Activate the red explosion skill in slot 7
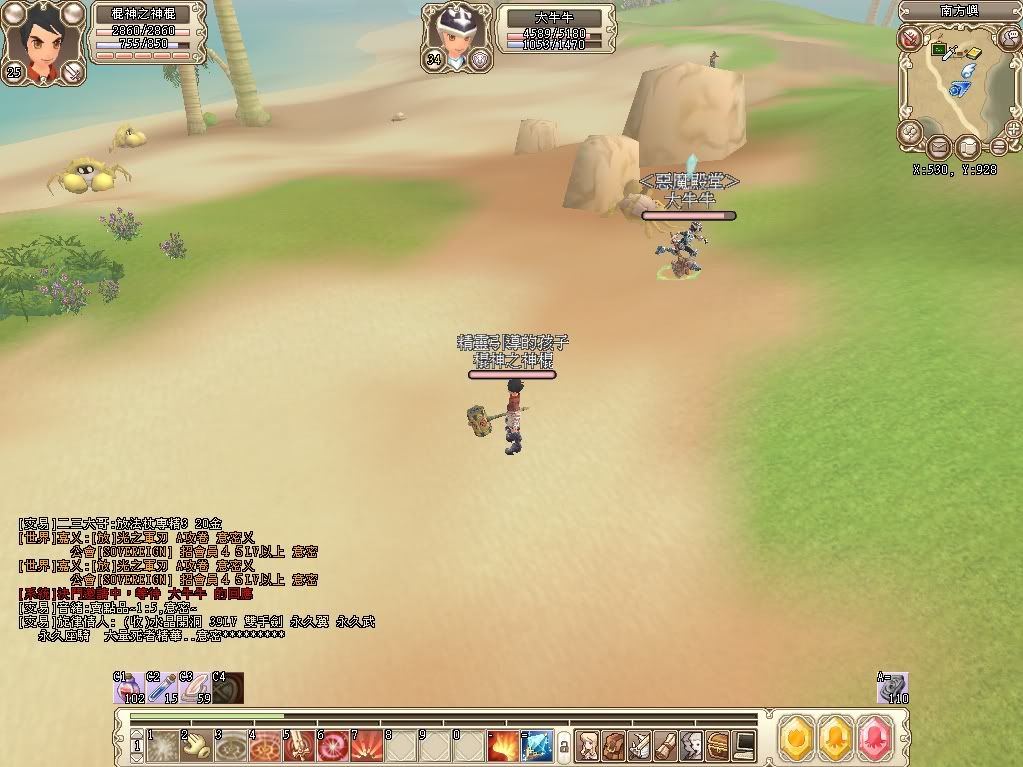 click(367, 746)
